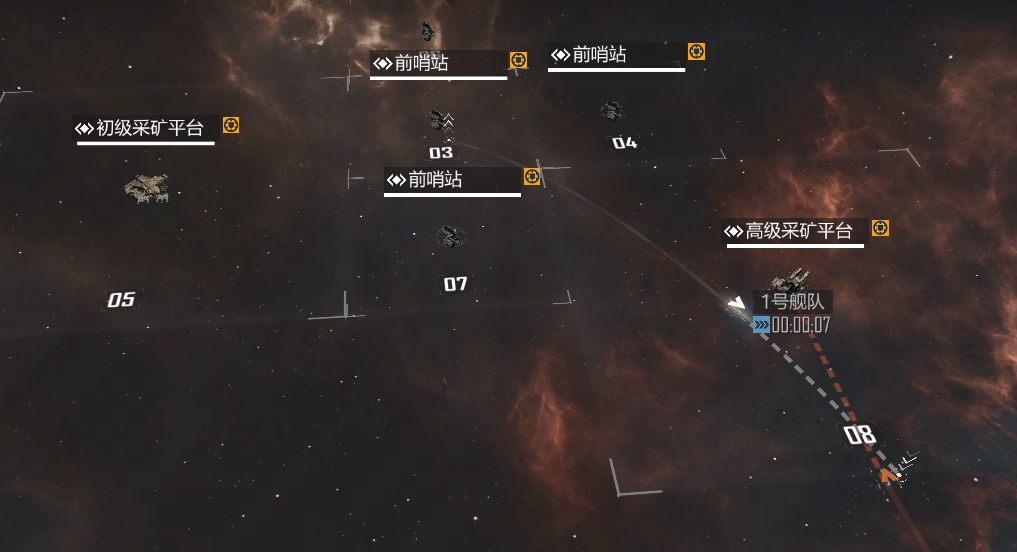Choose map marker 04
1017x552 pixels.
tap(624, 143)
